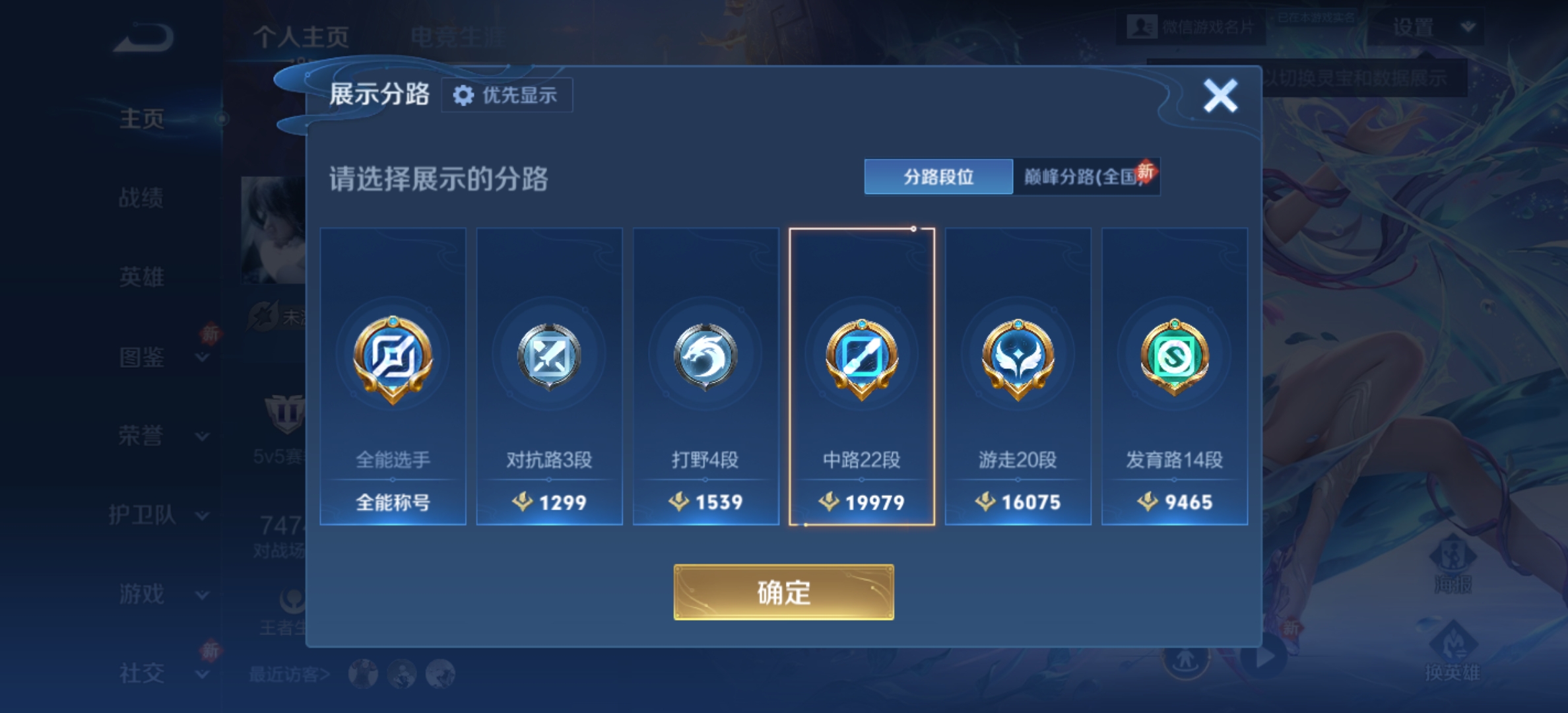
Task: Open the 优先显示 settings
Action: tap(506, 96)
